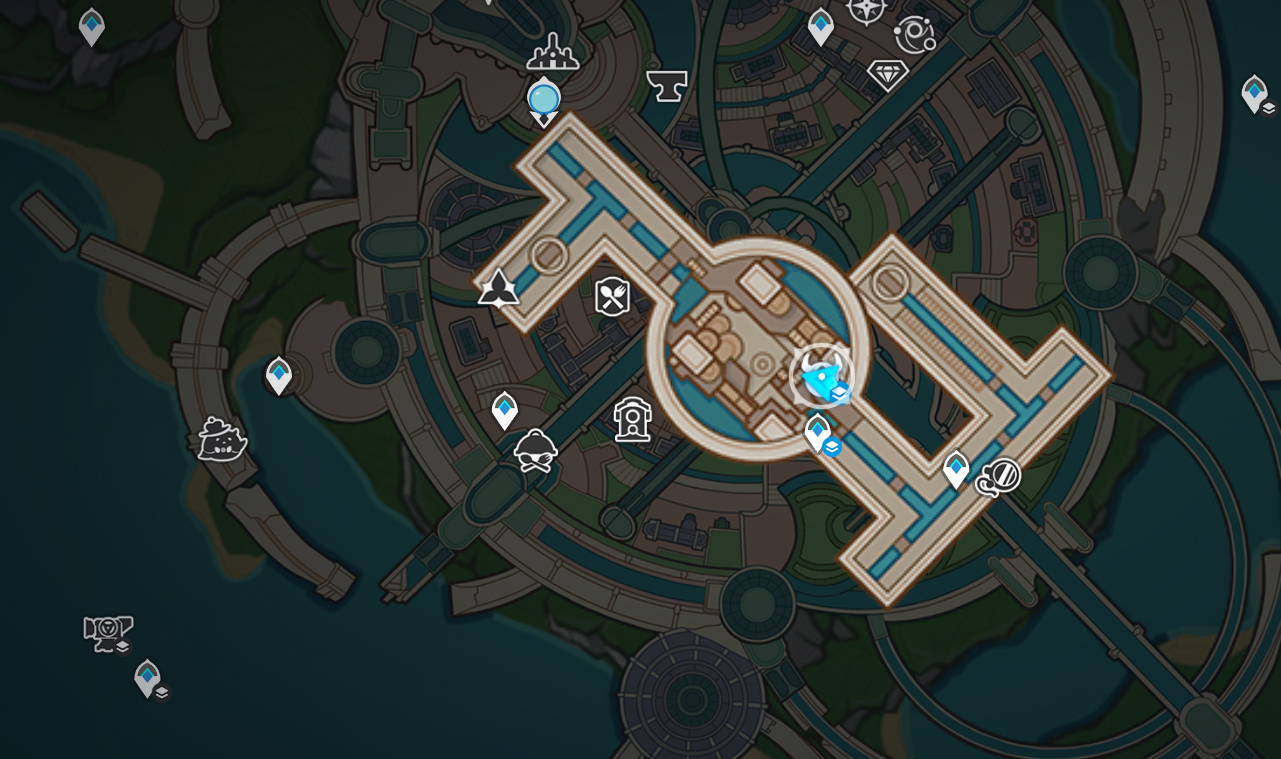Open the fork-and-spoon restaurant marker
This screenshot has height=759, width=1281.
click(x=613, y=297)
